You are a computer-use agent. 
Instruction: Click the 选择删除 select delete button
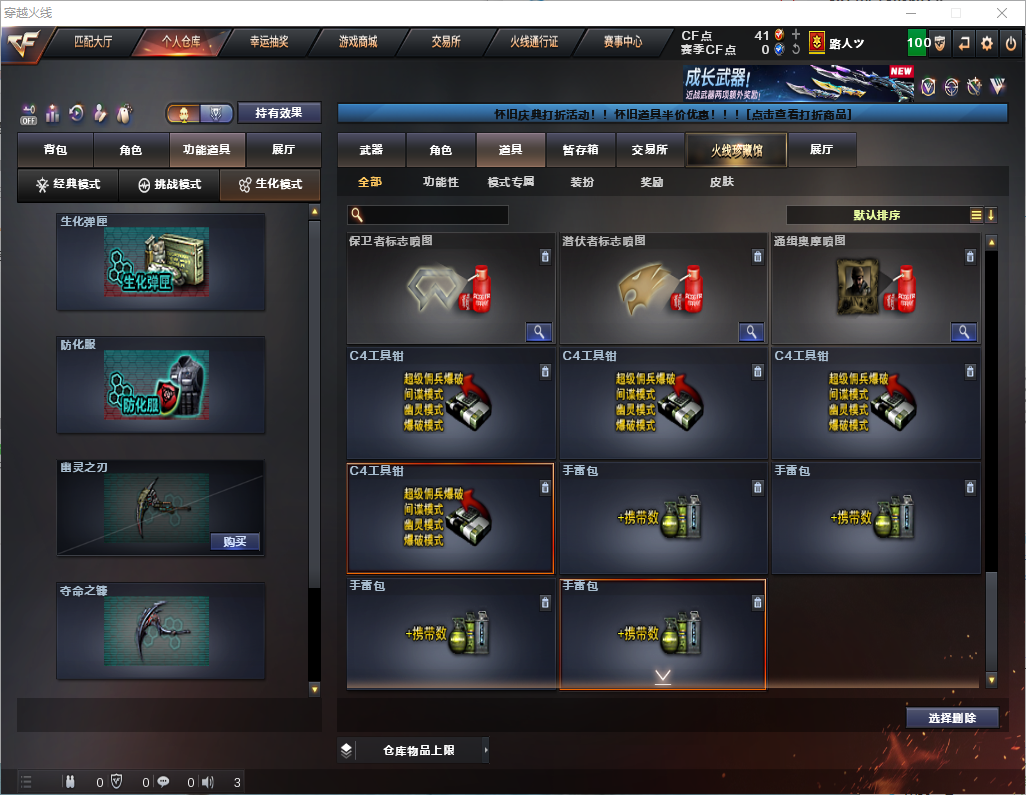[952, 718]
